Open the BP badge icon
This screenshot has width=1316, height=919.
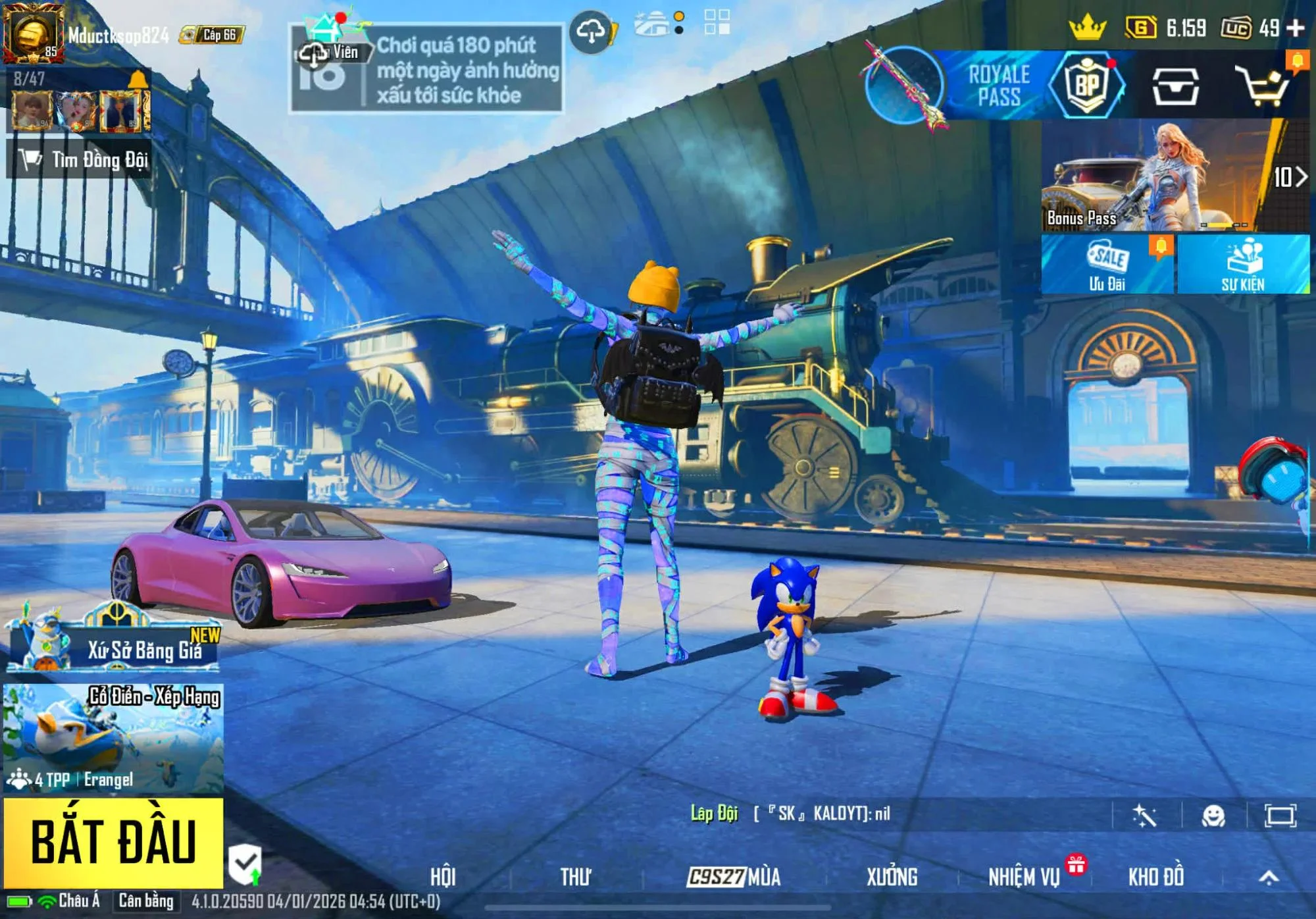[x=1087, y=86]
